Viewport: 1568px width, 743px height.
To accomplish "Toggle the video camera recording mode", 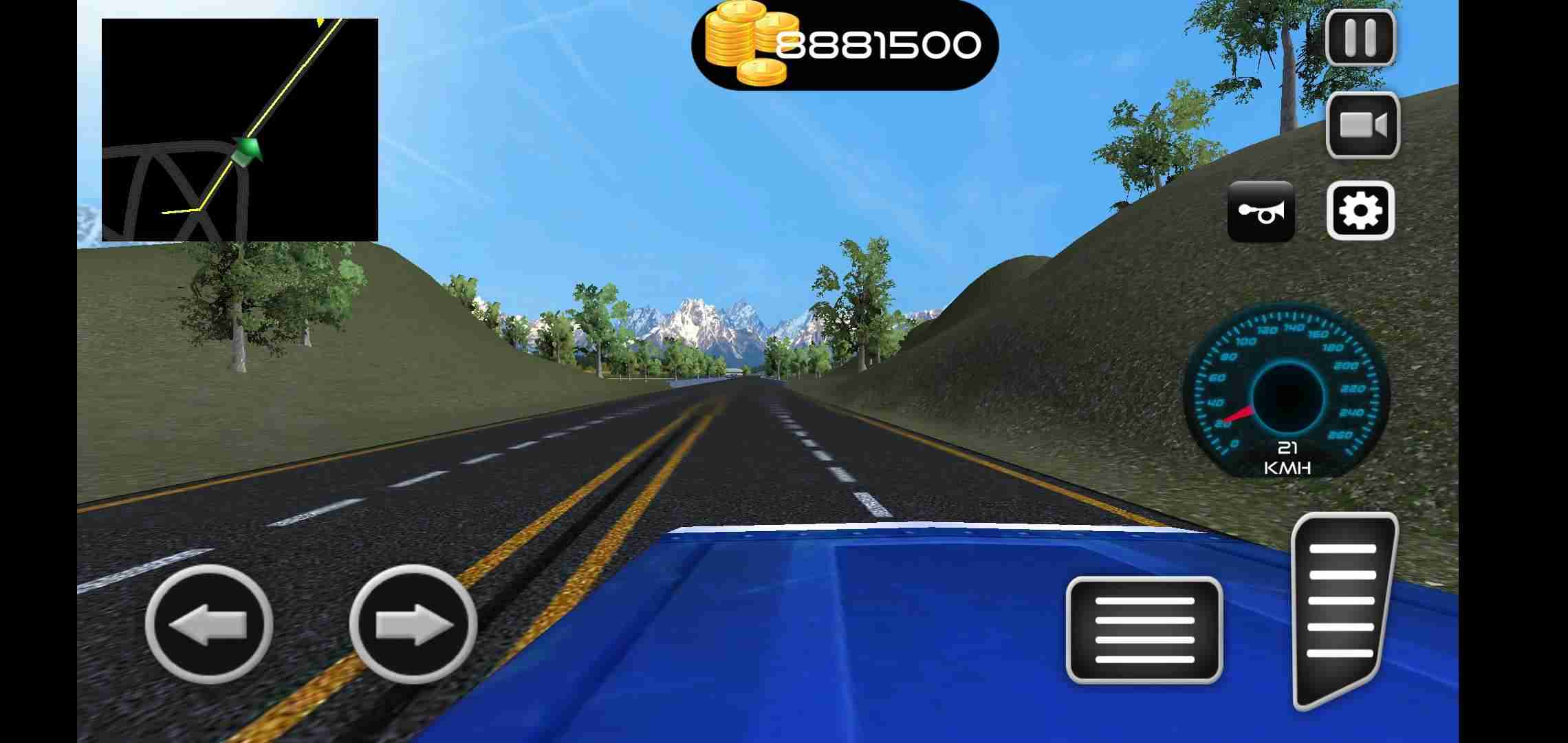I will click(1363, 125).
